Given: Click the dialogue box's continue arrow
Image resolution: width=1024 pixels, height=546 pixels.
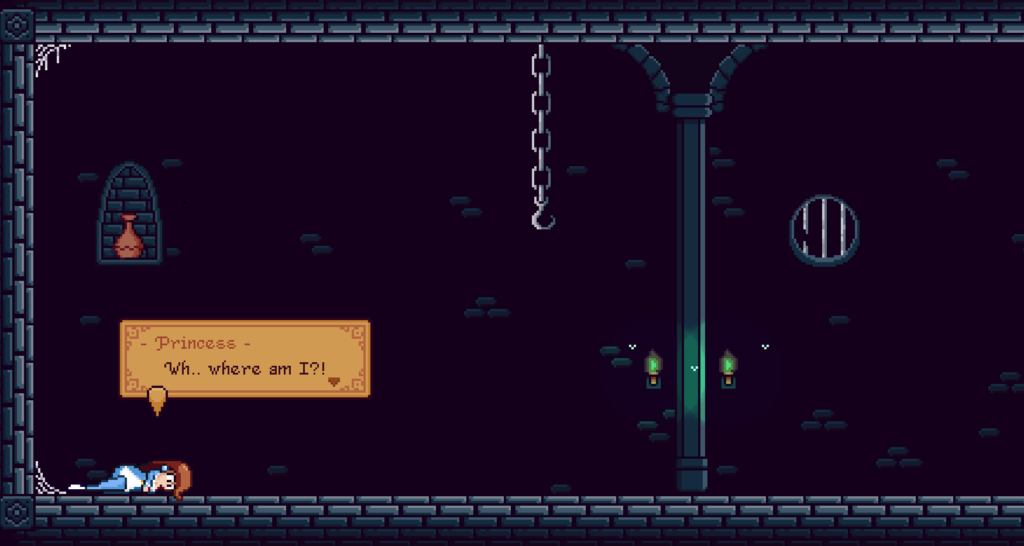Looking at the screenshot, I should tap(334, 381).
